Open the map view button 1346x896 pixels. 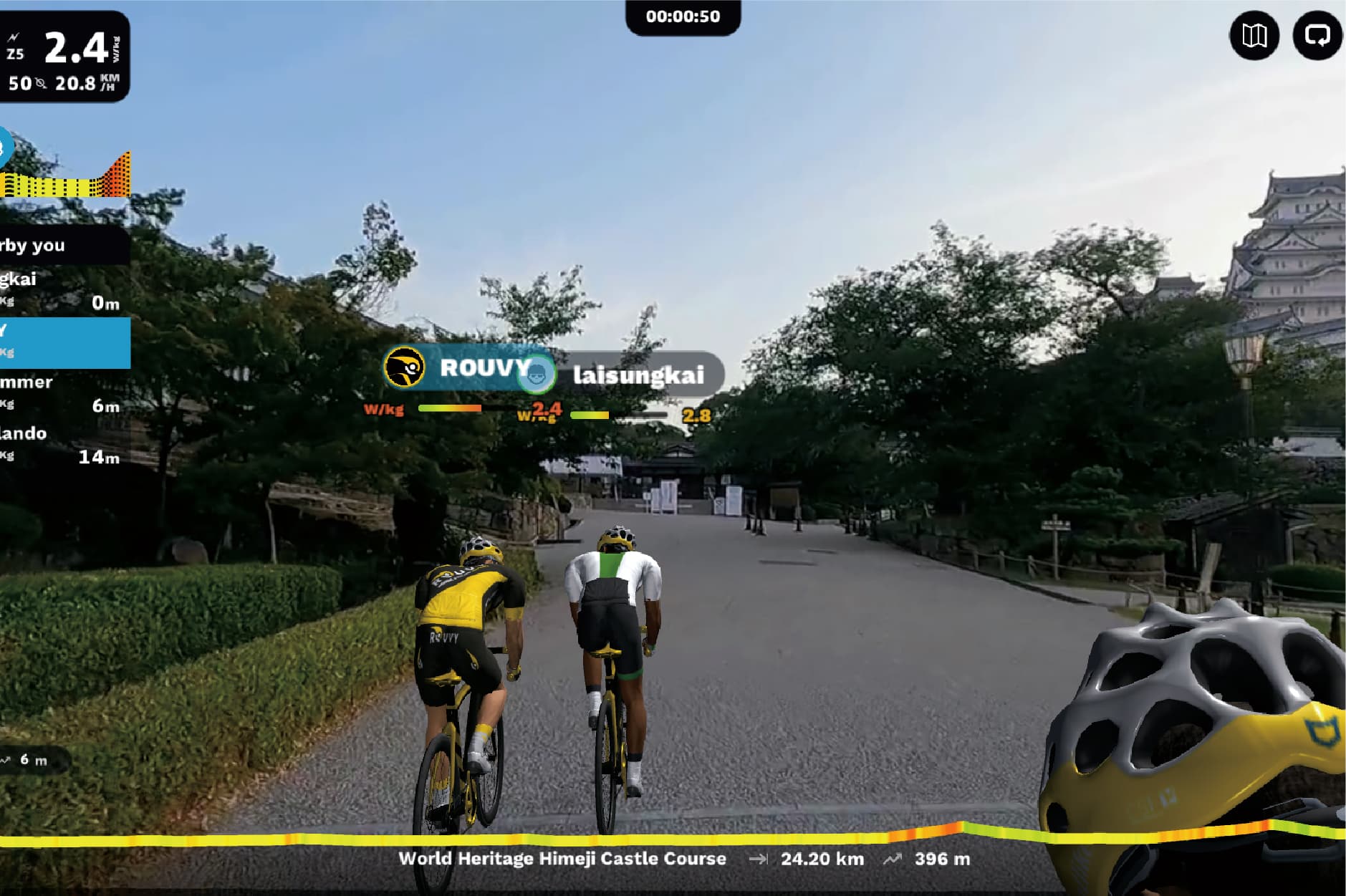coord(1254,36)
